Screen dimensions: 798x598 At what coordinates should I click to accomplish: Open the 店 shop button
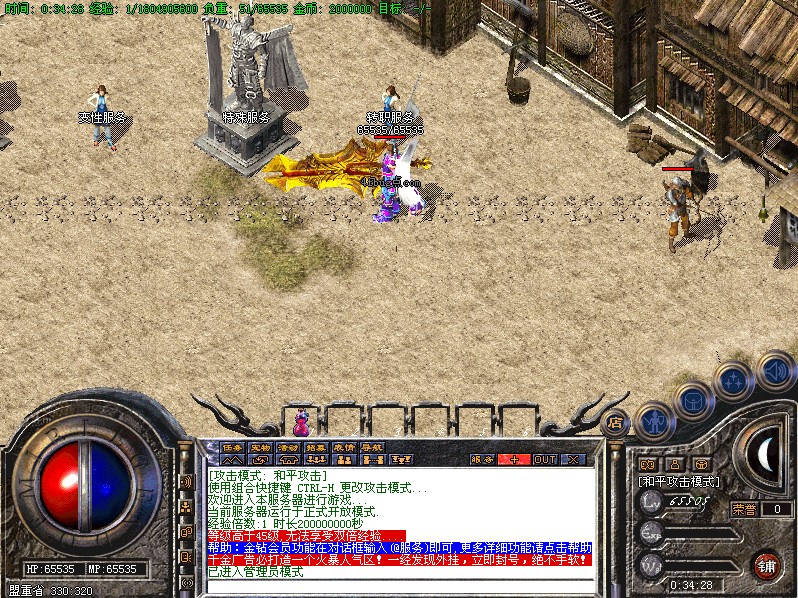click(x=616, y=421)
